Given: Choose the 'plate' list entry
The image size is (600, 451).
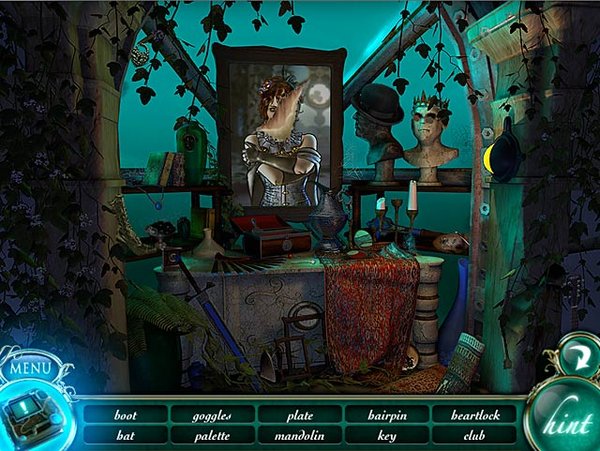Looking at the screenshot, I should 299,414.
